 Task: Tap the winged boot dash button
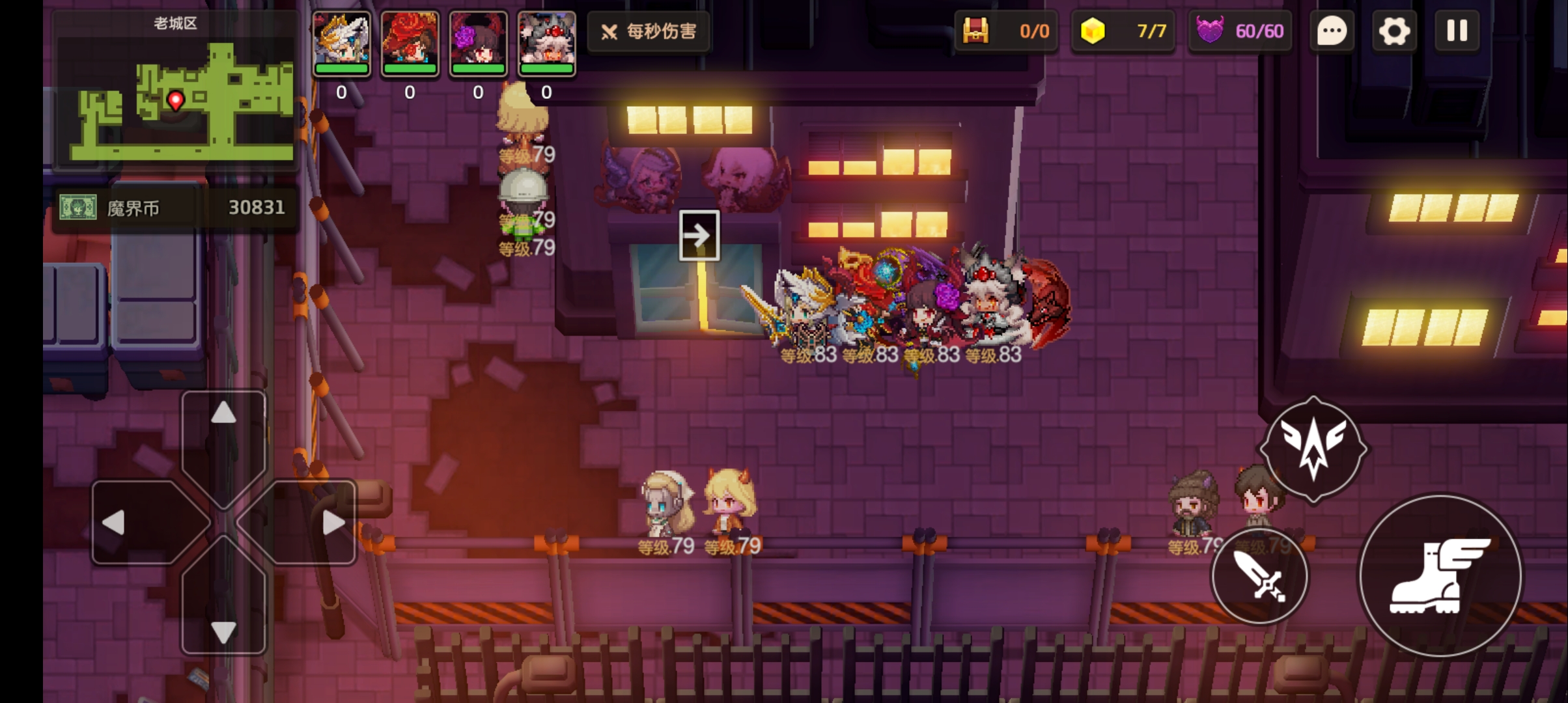(x=1440, y=576)
